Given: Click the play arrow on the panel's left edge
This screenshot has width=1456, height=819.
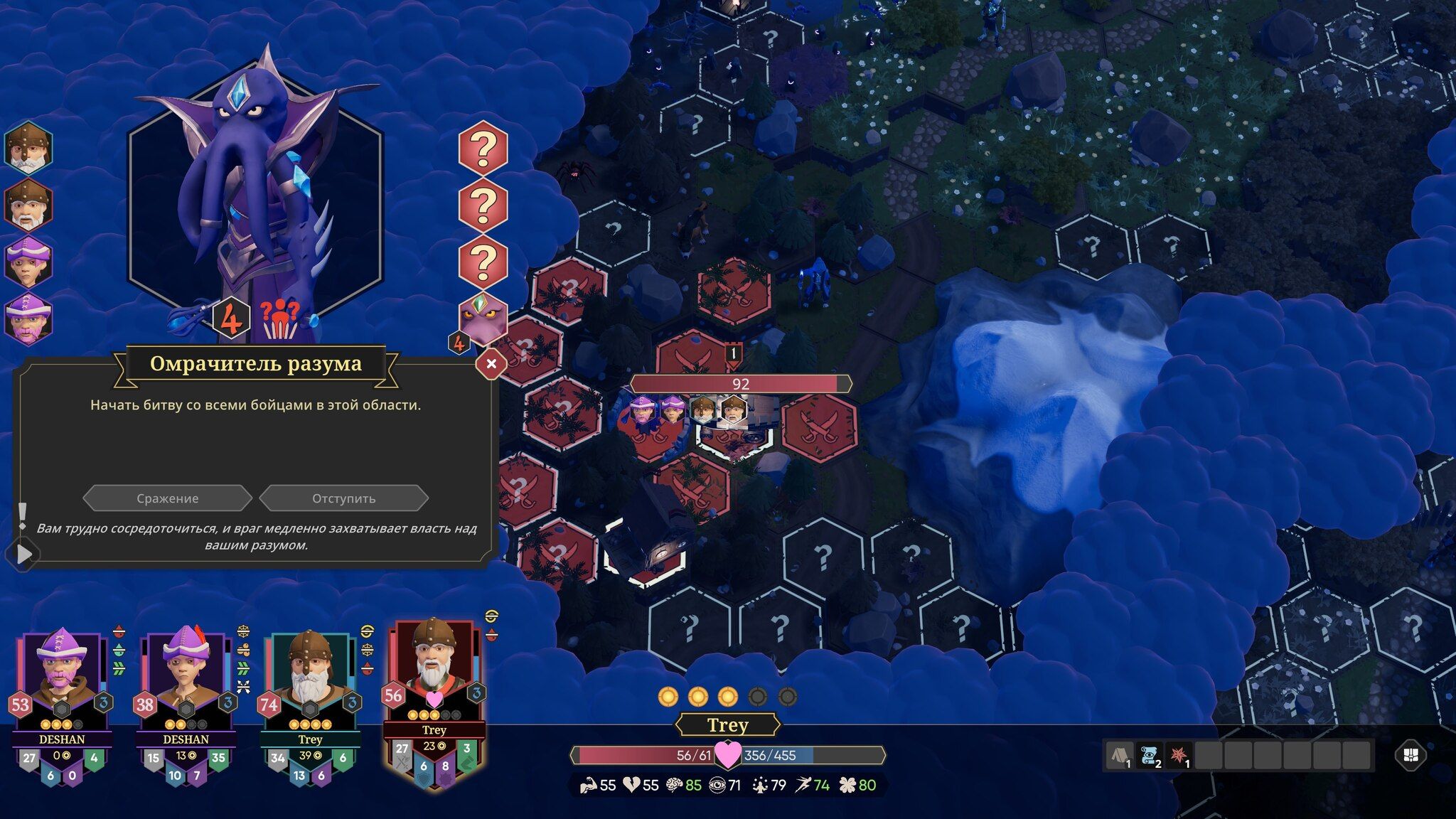Looking at the screenshot, I should pyautogui.click(x=23, y=554).
